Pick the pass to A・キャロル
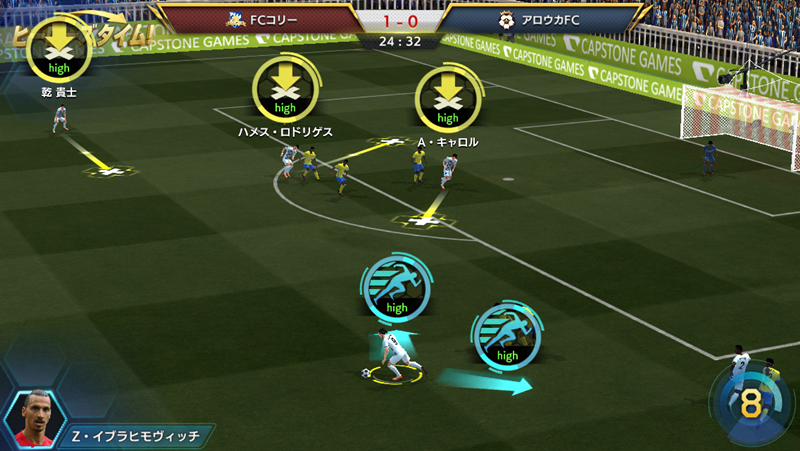The image size is (800, 451). click(448, 98)
